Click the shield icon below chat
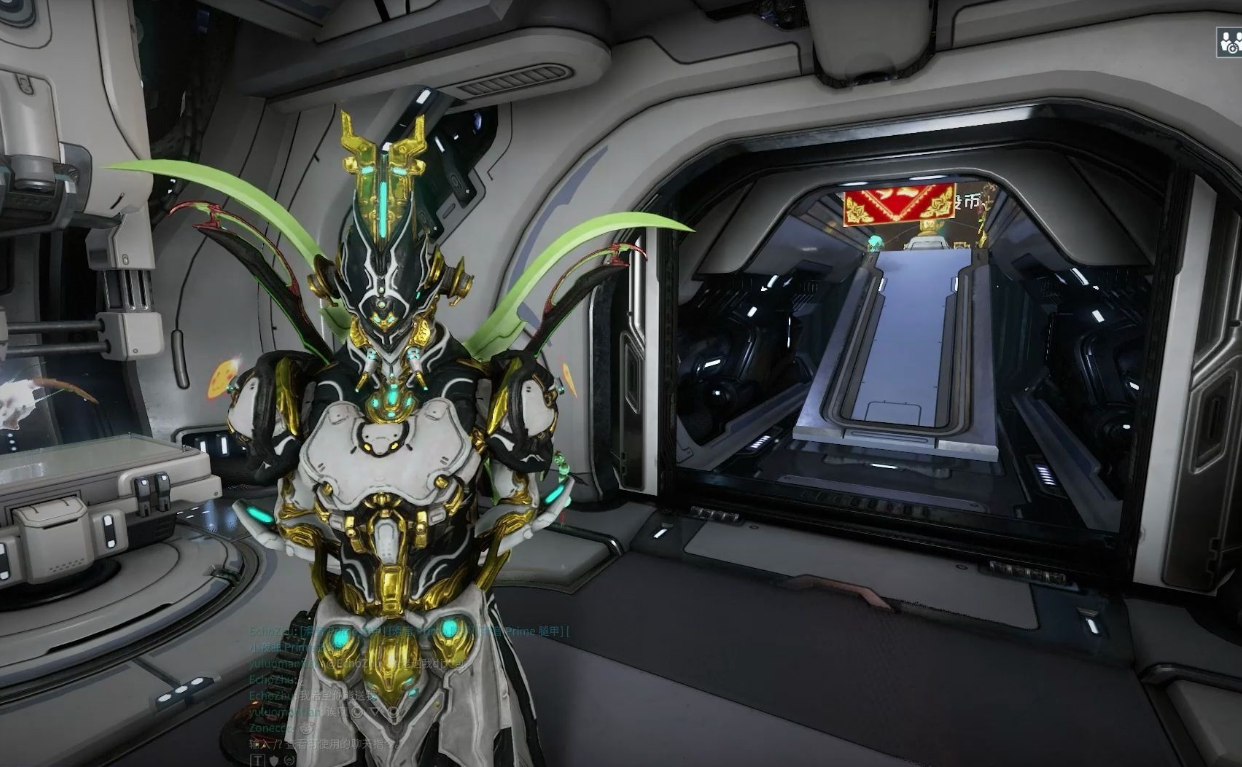 pos(273,760)
